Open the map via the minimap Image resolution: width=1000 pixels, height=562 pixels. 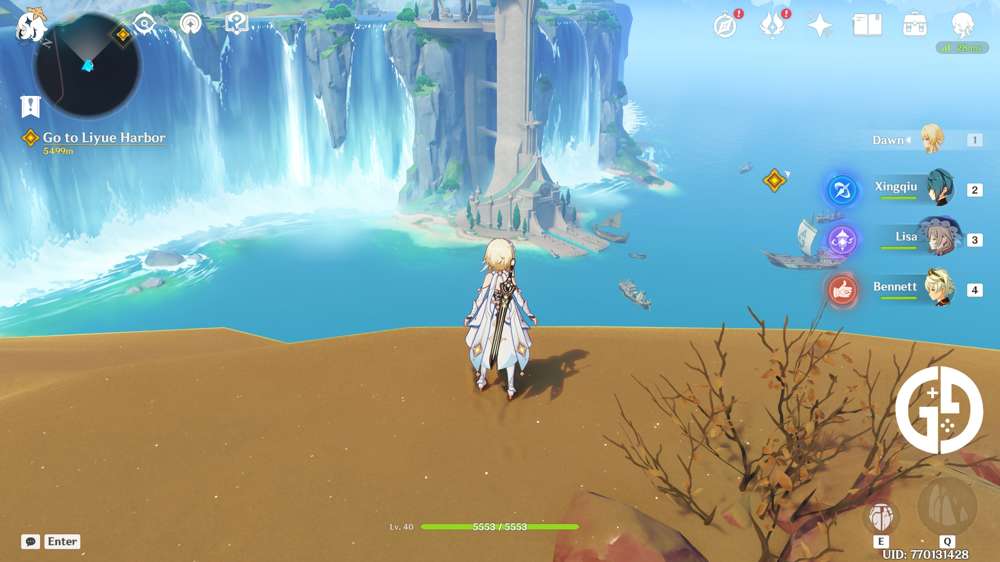click(87, 66)
